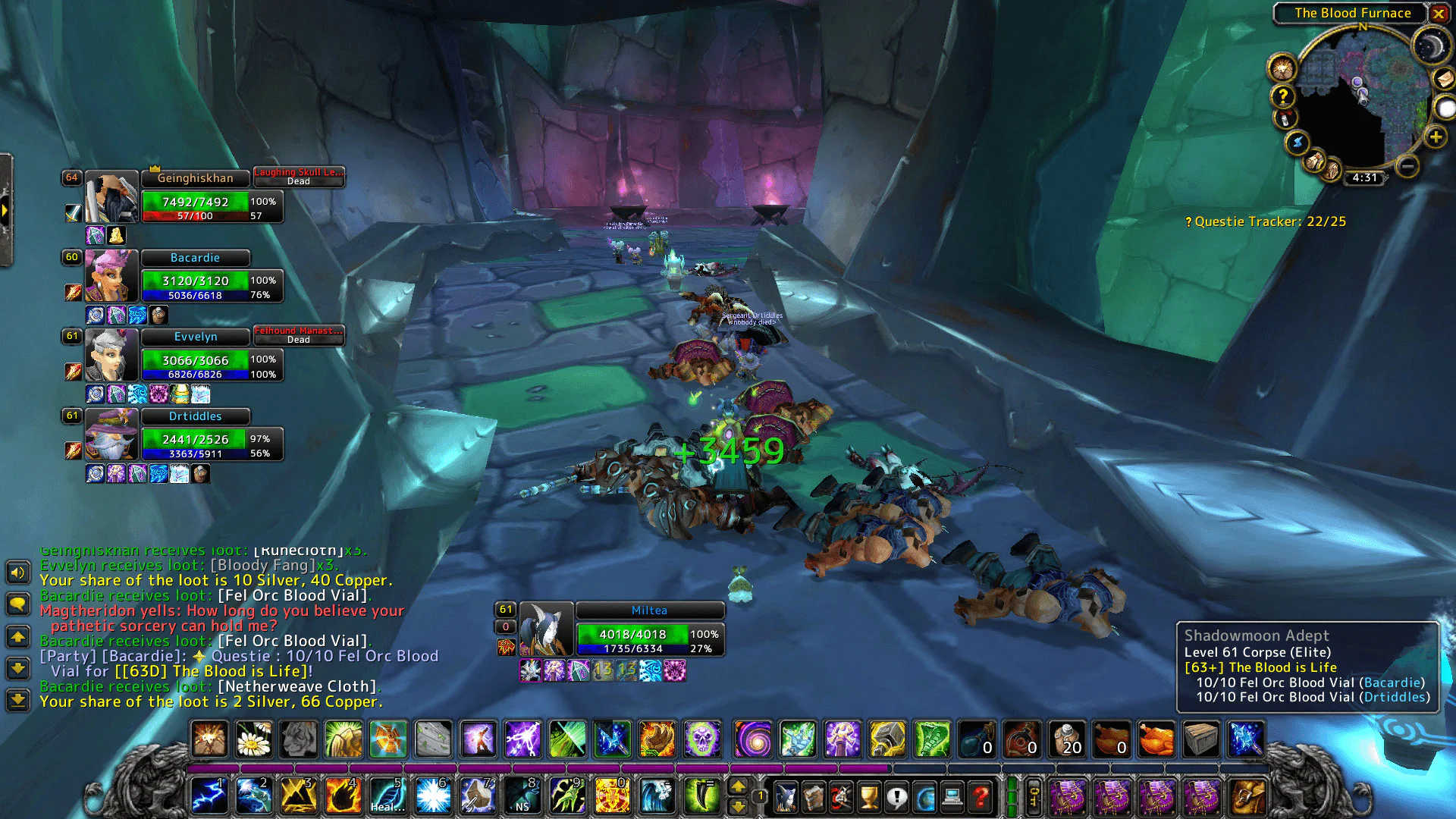
Task: Cast the Lightning Bolt spell in slot 1
Action: tap(209, 796)
